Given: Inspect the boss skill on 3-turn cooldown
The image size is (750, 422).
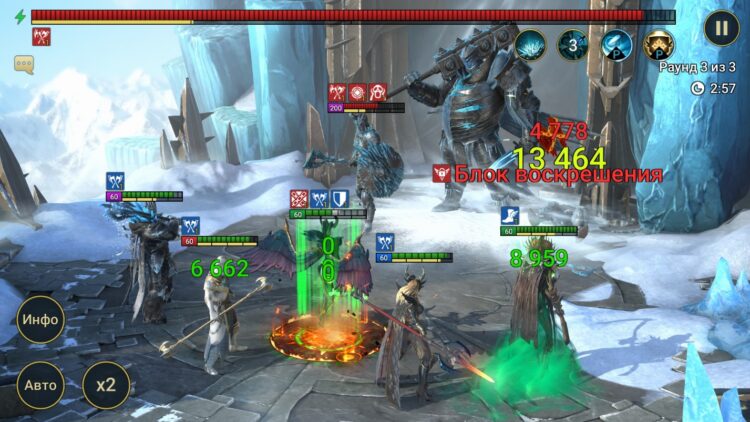Looking at the screenshot, I should [x=573, y=44].
